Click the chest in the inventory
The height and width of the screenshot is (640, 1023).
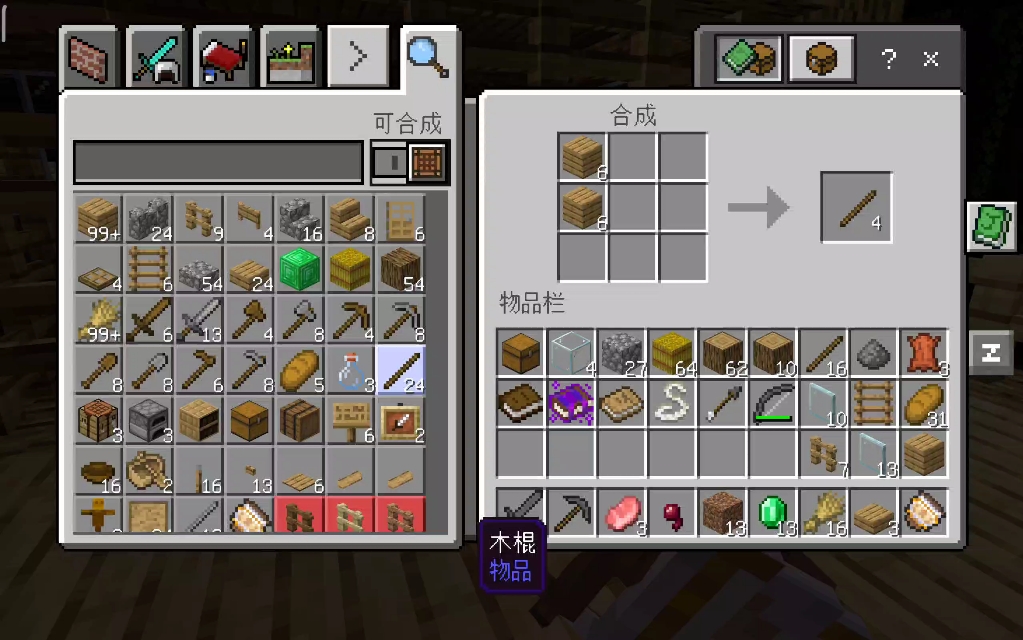point(521,352)
